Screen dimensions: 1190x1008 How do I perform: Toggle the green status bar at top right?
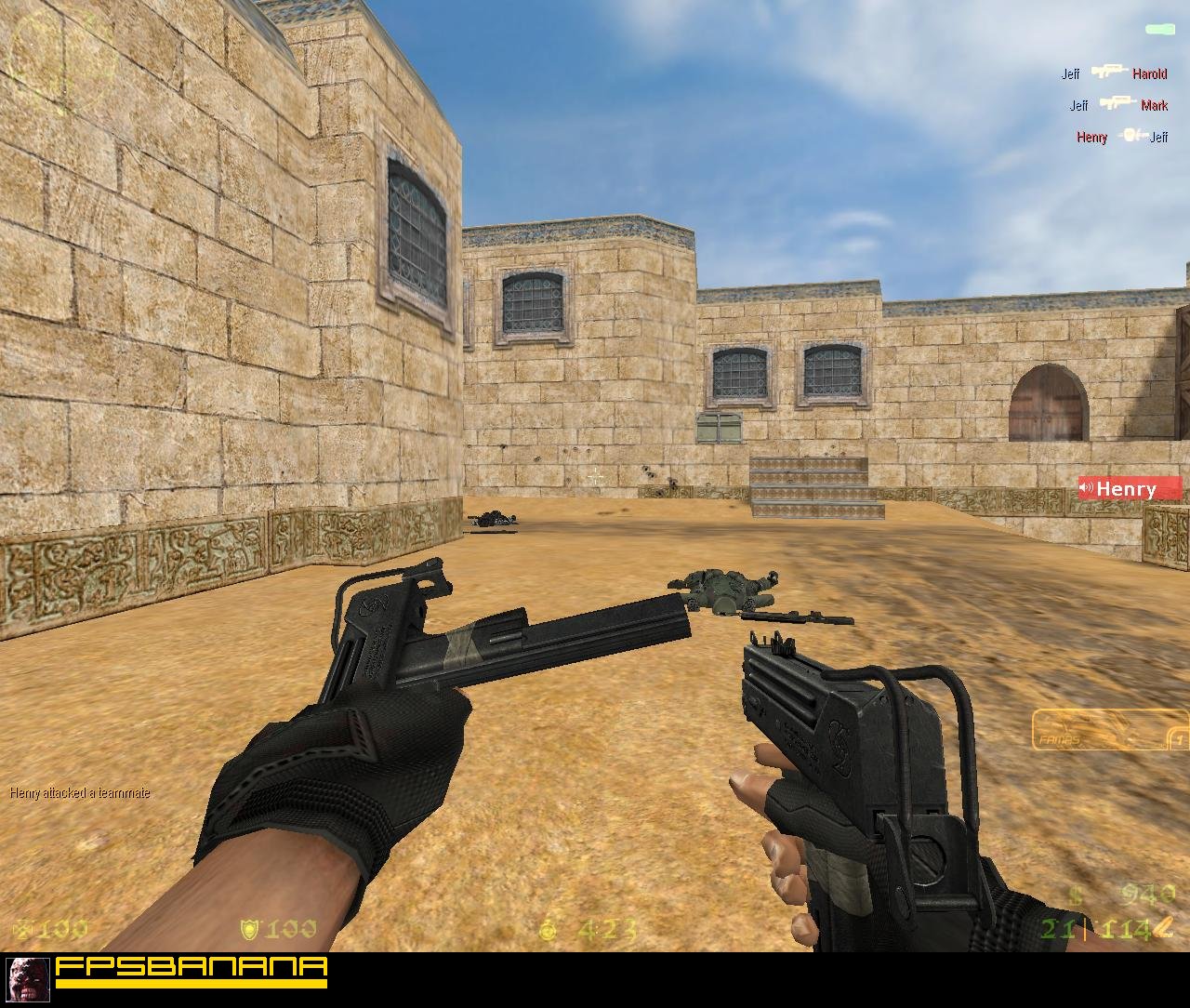click(x=1160, y=29)
